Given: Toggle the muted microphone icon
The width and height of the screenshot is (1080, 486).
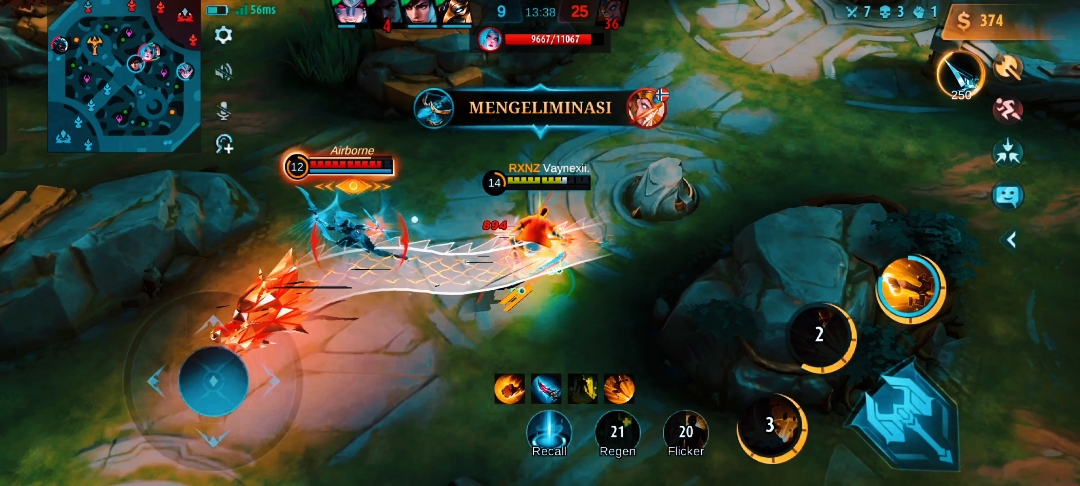Looking at the screenshot, I should (223, 108).
